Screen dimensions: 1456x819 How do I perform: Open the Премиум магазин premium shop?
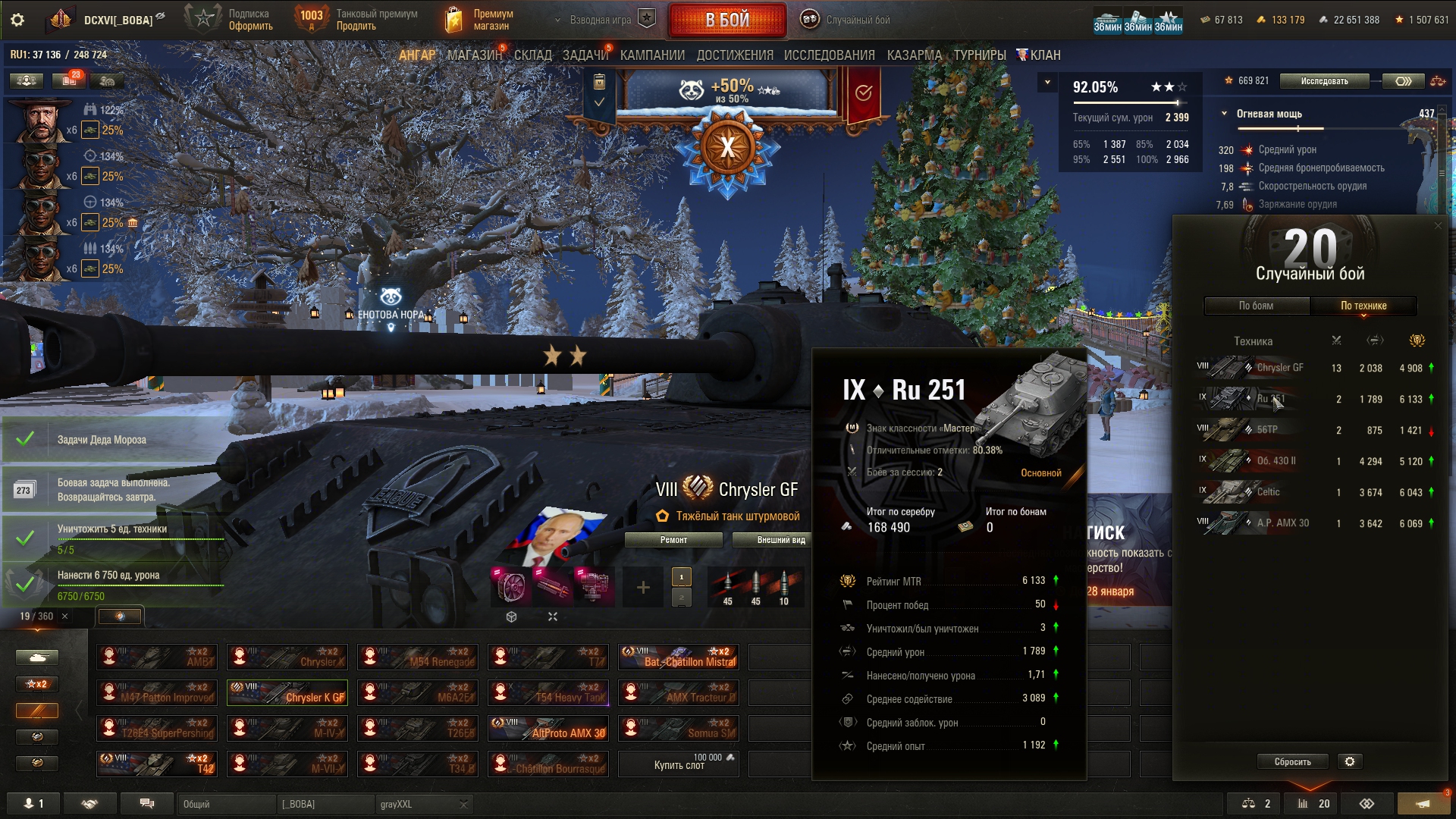[x=479, y=20]
